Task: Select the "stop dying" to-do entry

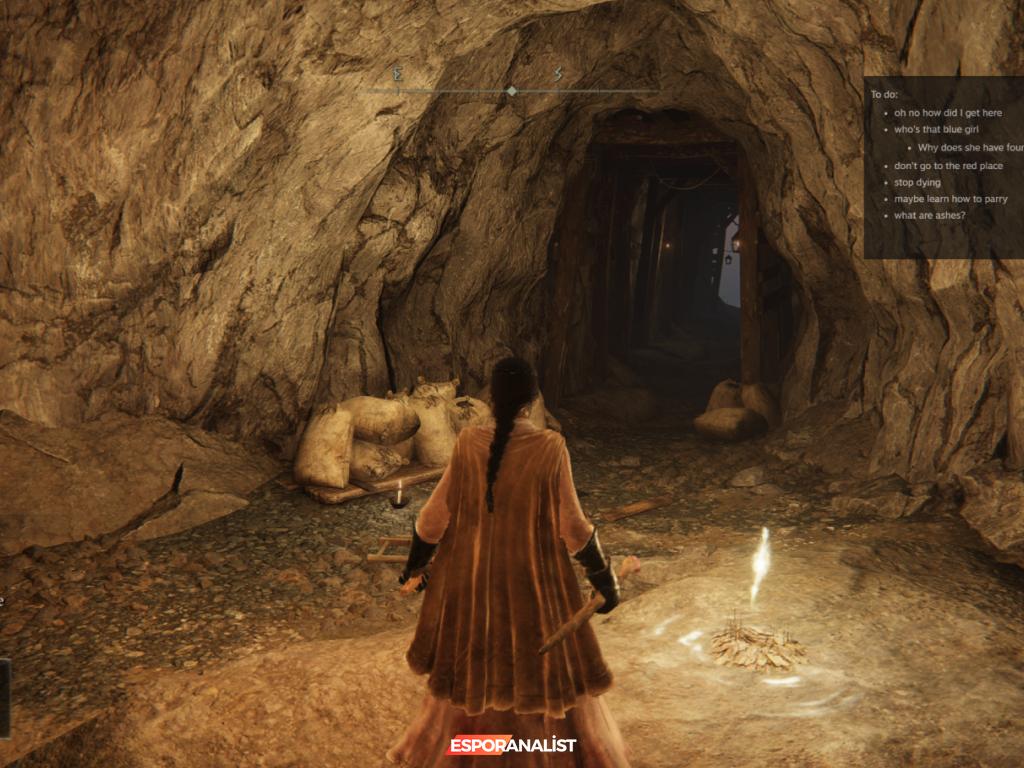Action: pos(917,182)
